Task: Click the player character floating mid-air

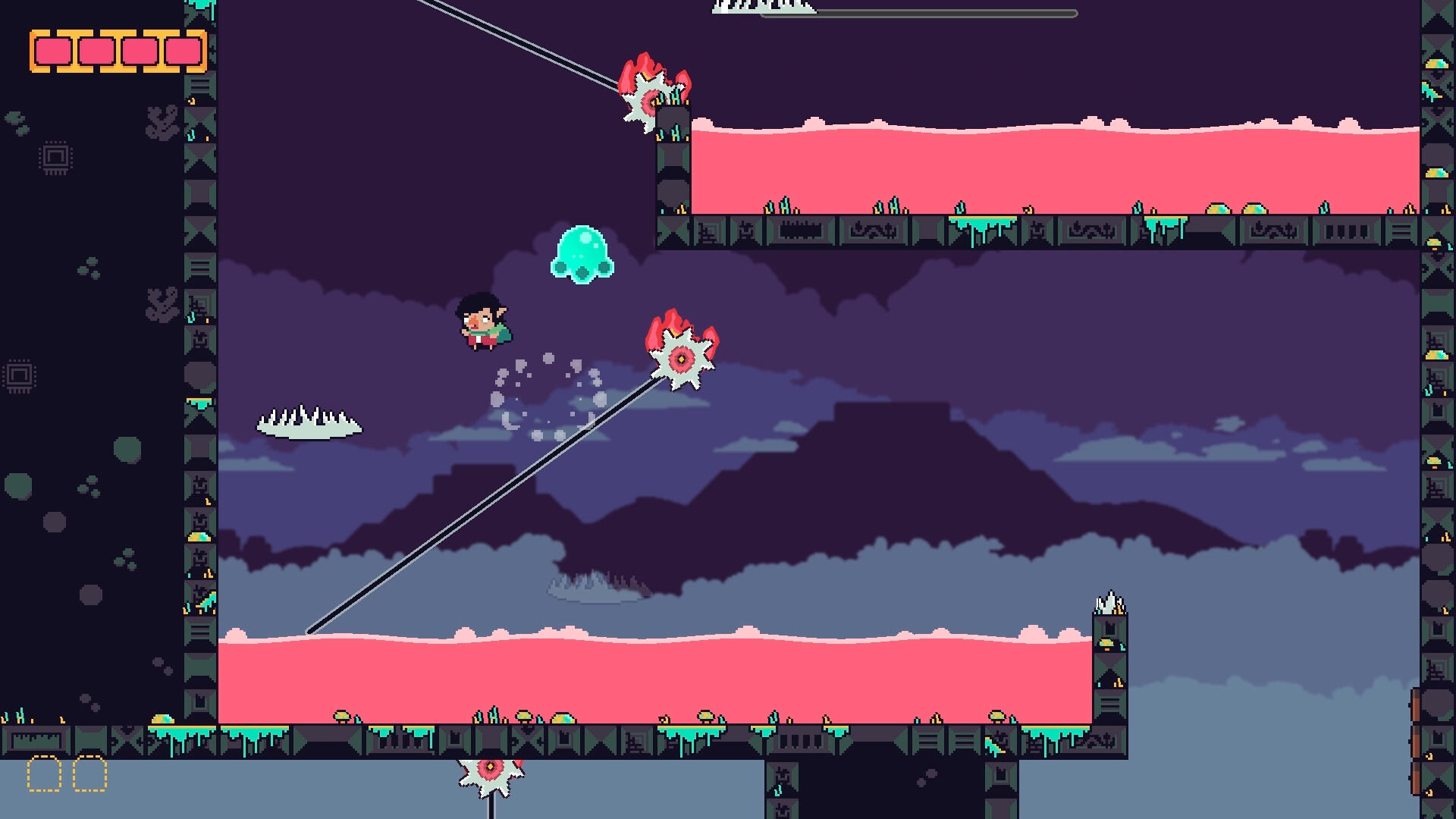Action: pos(483,322)
